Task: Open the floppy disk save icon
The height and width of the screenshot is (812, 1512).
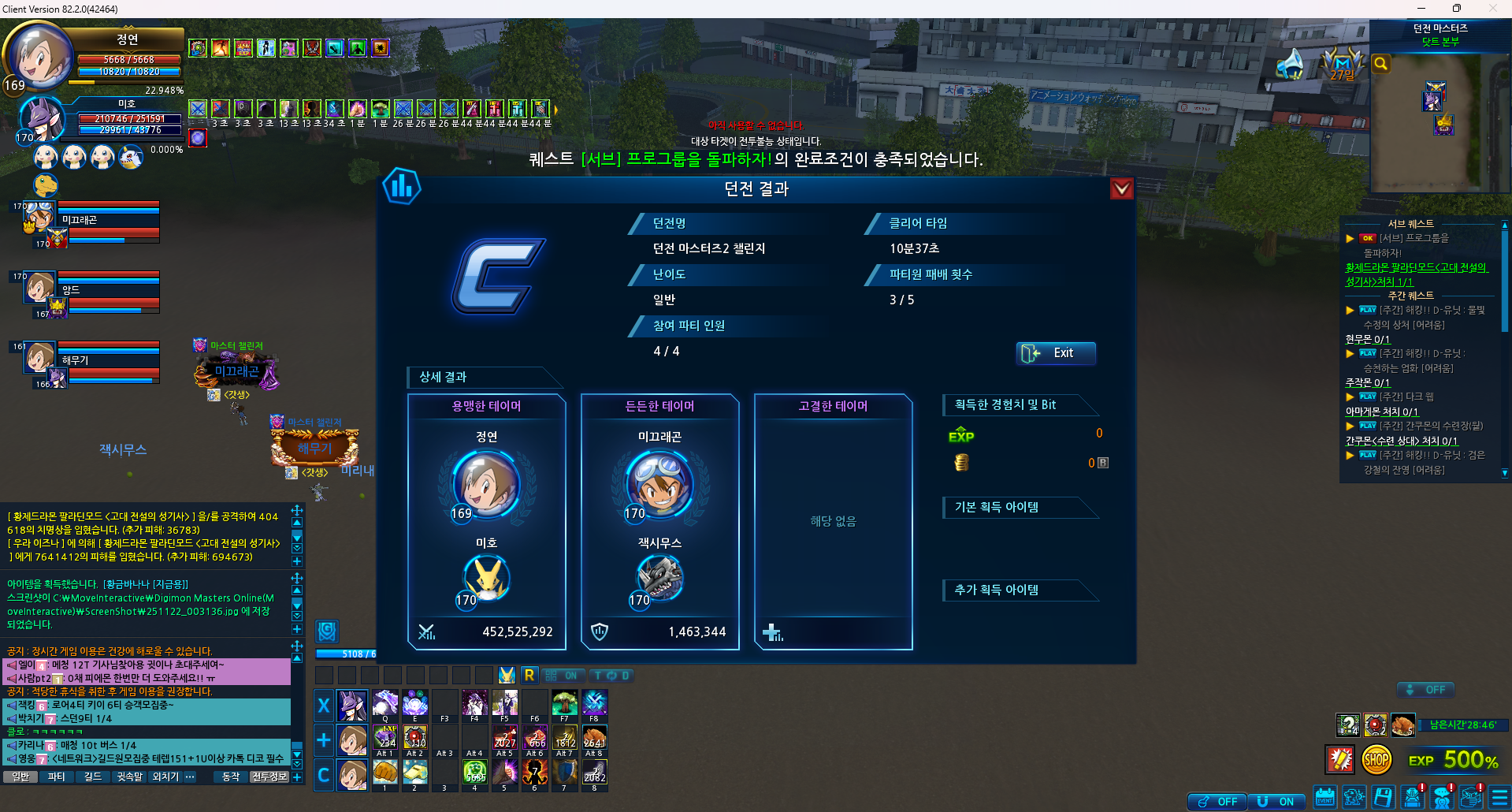Action: pyautogui.click(x=1384, y=798)
